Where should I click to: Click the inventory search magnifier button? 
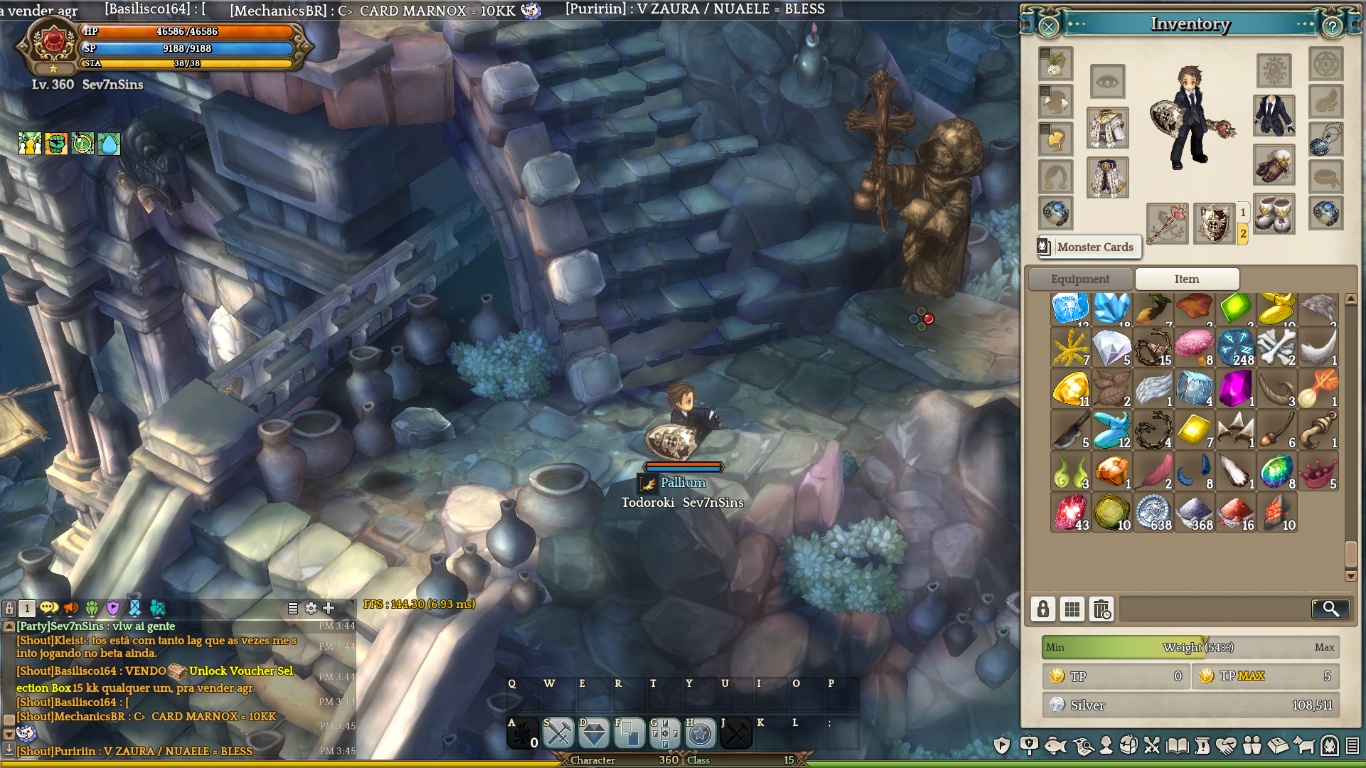pos(1330,608)
